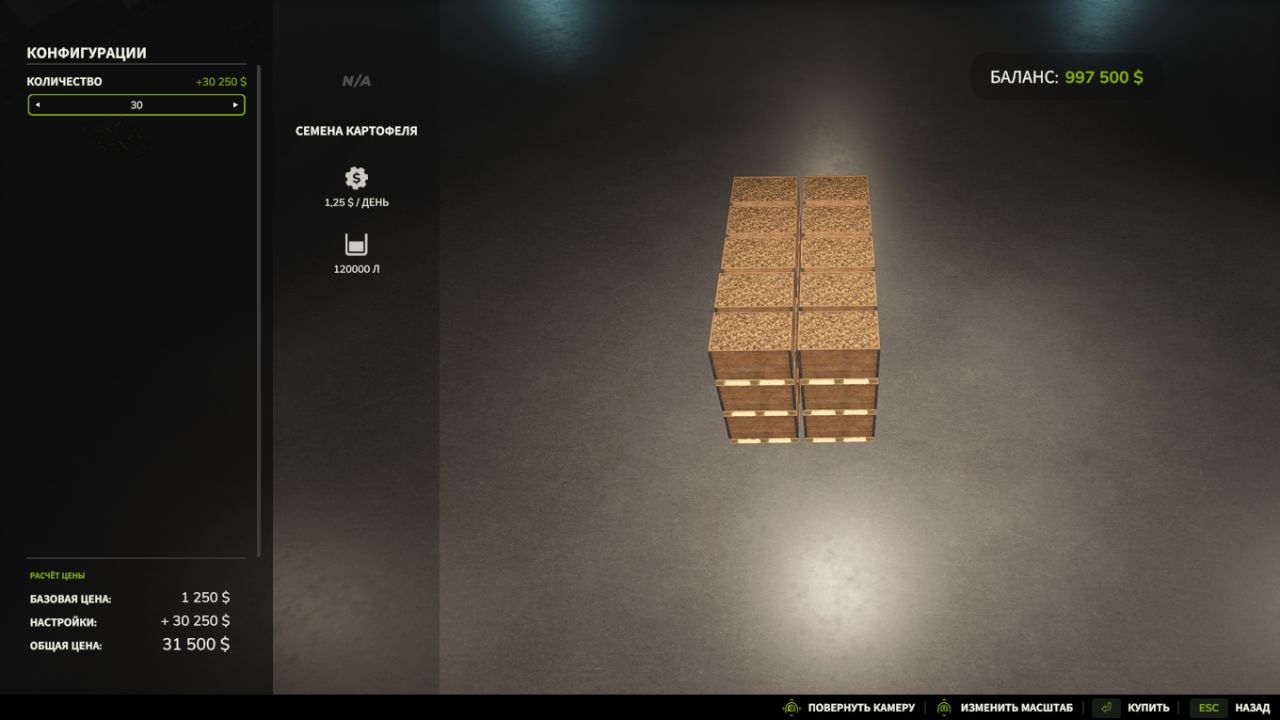Click the capacity container icon above 120000 Л
Viewport: 1280px width, 720px height.
coord(355,243)
